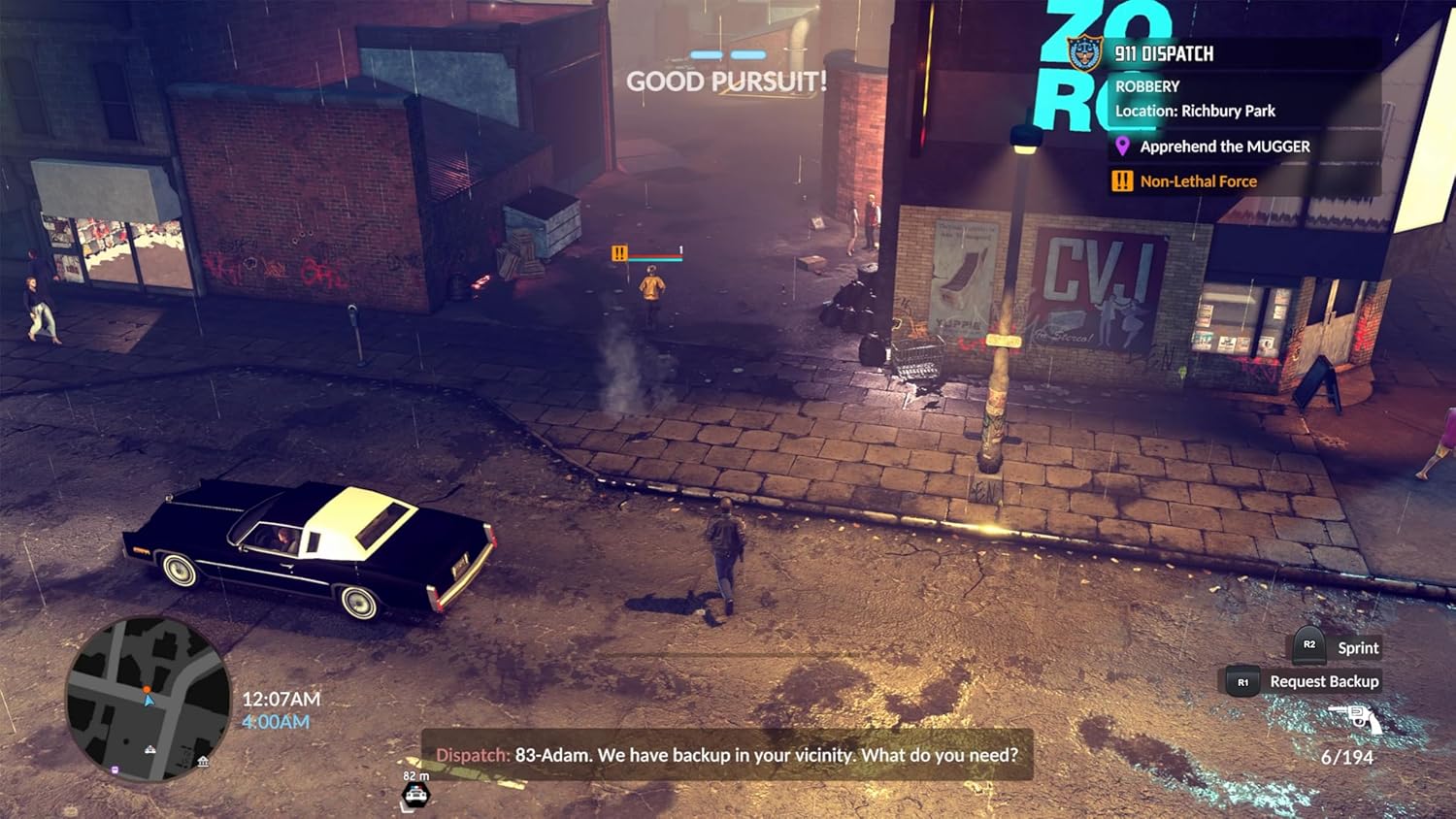Click the orange double-exclamation Non-Lethal Force icon
Image resolution: width=1456 pixels, height=819 pixels.
pos(1120,180)
